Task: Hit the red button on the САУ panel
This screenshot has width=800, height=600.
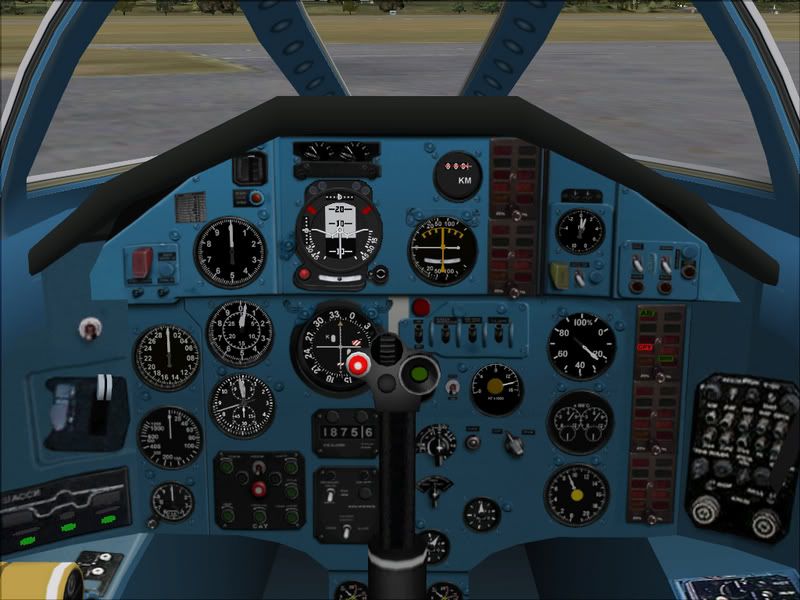Action: pyautogui.click(x=260, y=489)
